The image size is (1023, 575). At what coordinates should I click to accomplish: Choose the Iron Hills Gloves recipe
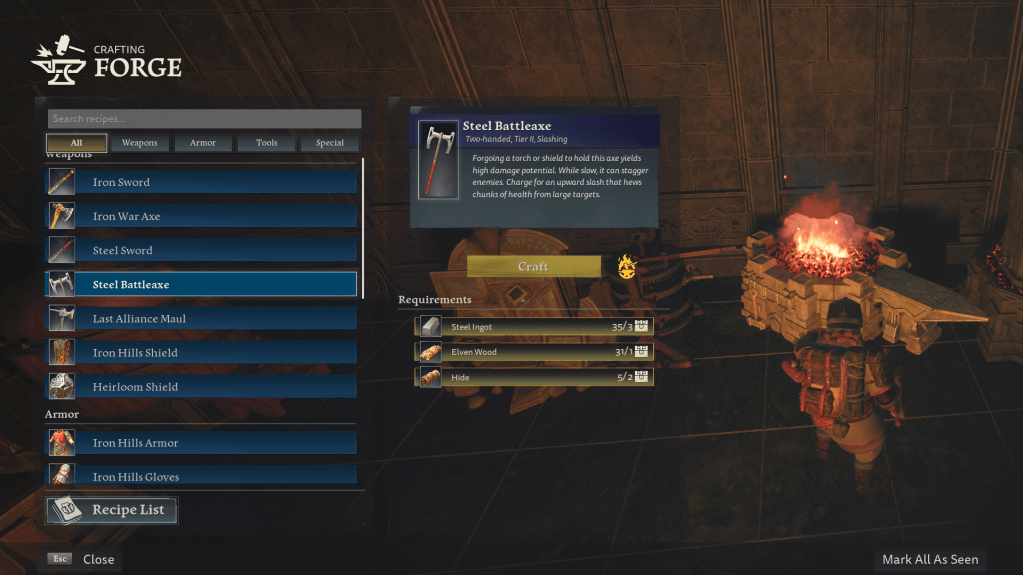201,475
